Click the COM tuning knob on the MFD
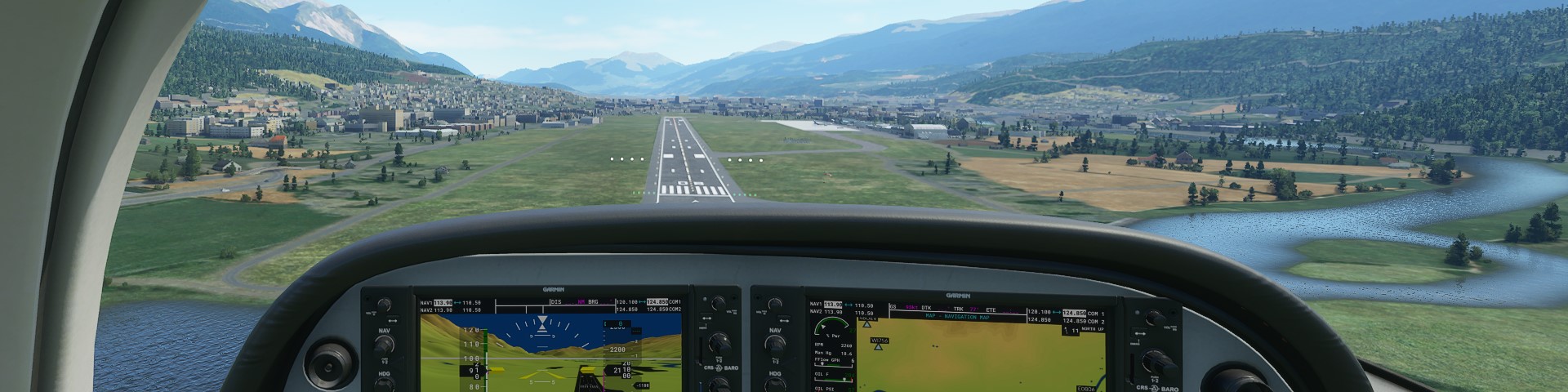Image resolution: width=1568 pixels, height=392 pixels. click(x=1155, y=360)
